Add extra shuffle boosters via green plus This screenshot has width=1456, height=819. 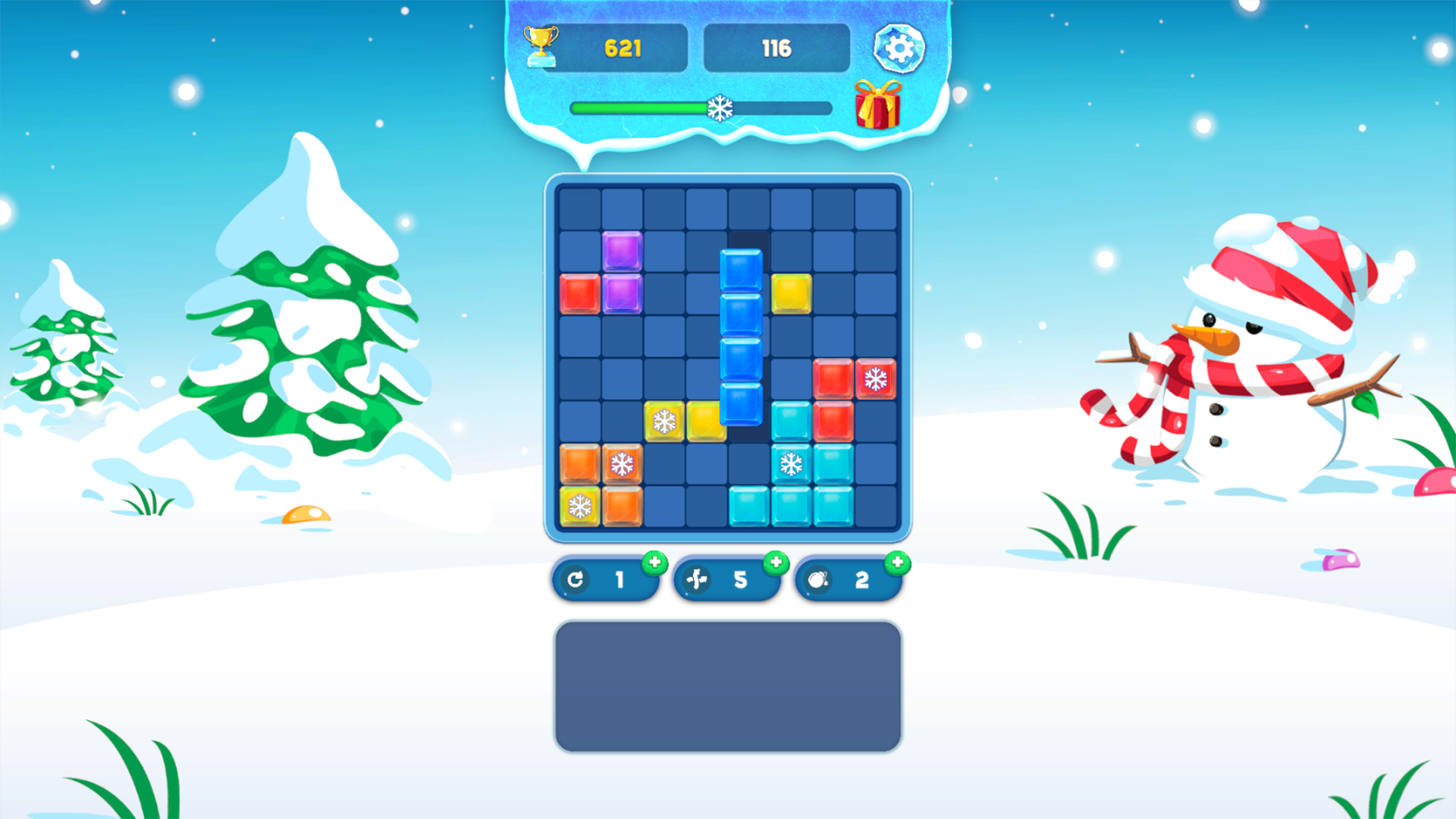pos(776,562)
